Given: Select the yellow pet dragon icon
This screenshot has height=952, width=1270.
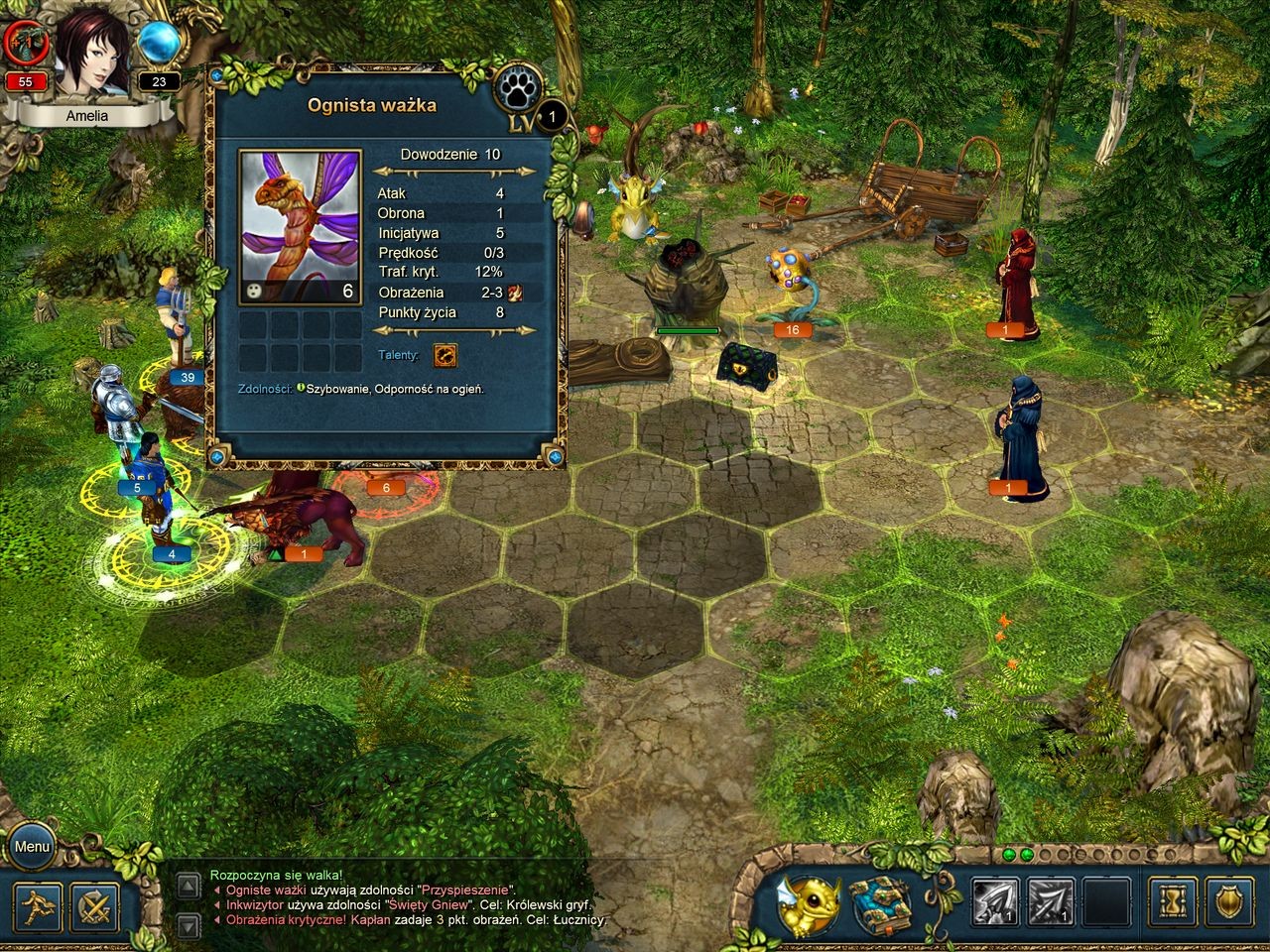Looking at the screenshot, I should click(x=808, y=904).
